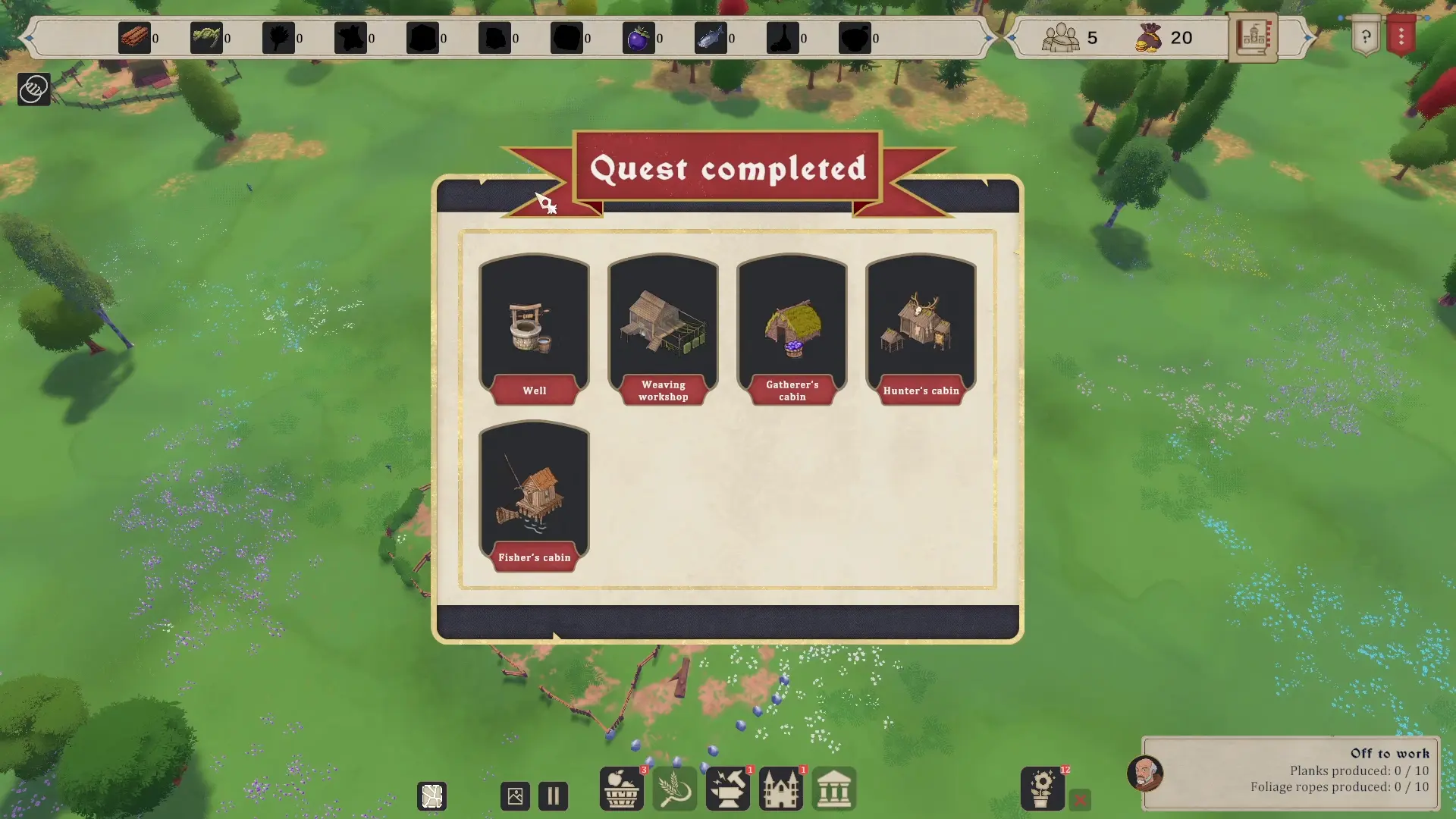Viewport: 1456px width, 819px height.
Task: Pick the Gatherer's cabin card
Action: pos(792,330)
